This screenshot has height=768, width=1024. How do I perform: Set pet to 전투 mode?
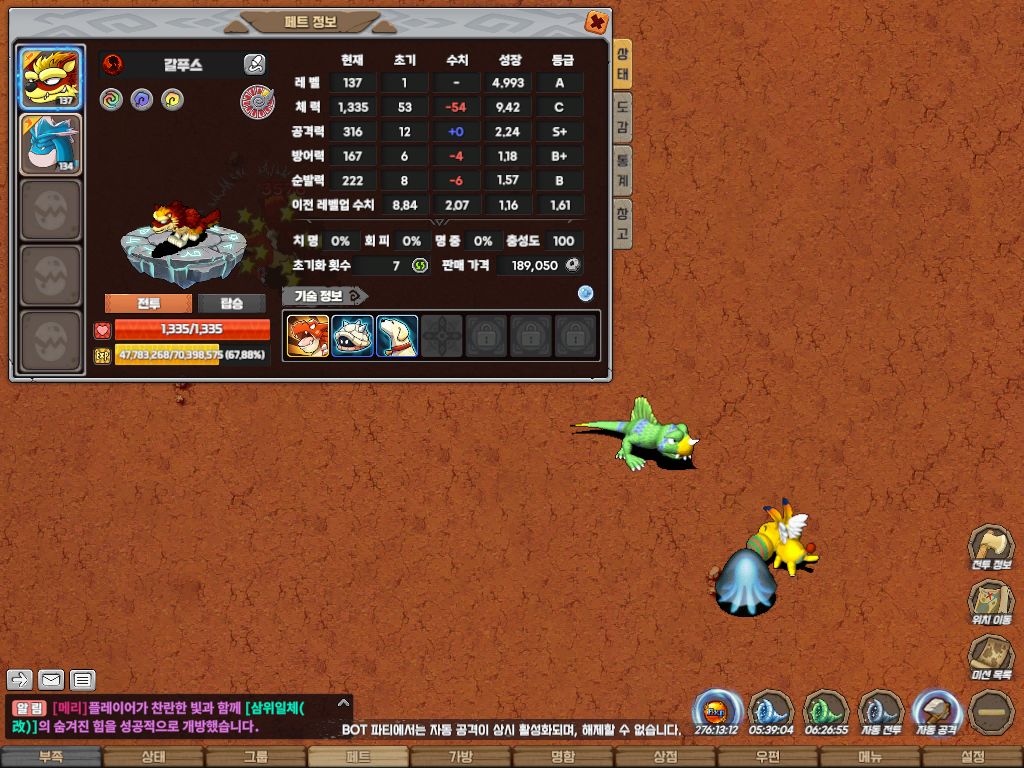(148, 304)
